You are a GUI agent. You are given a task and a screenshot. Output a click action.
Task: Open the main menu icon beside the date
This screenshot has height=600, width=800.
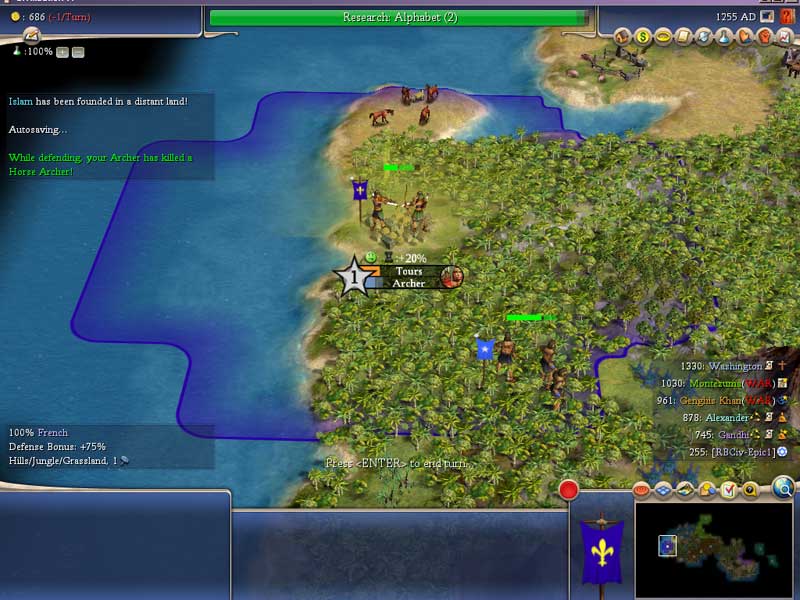pyautogui.click(x=767, y=17)
